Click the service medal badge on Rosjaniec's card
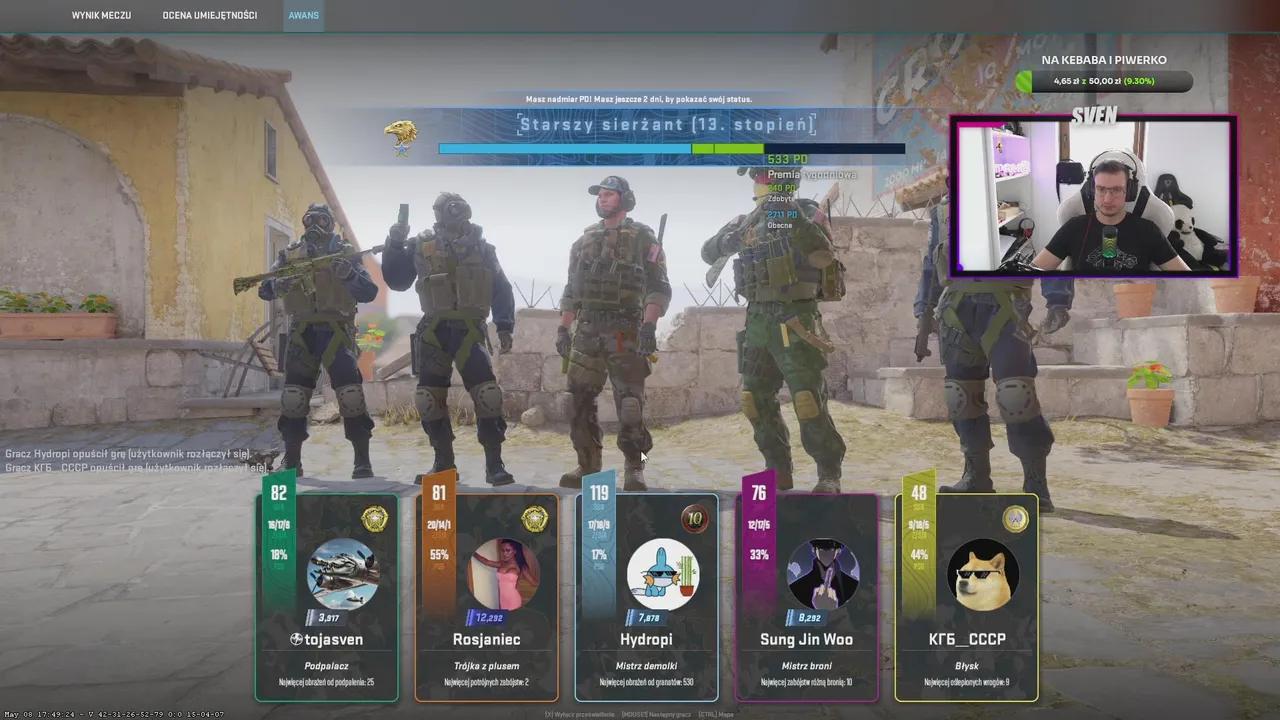The width and height of the screenshot is (1280, 720). (534, 520)
